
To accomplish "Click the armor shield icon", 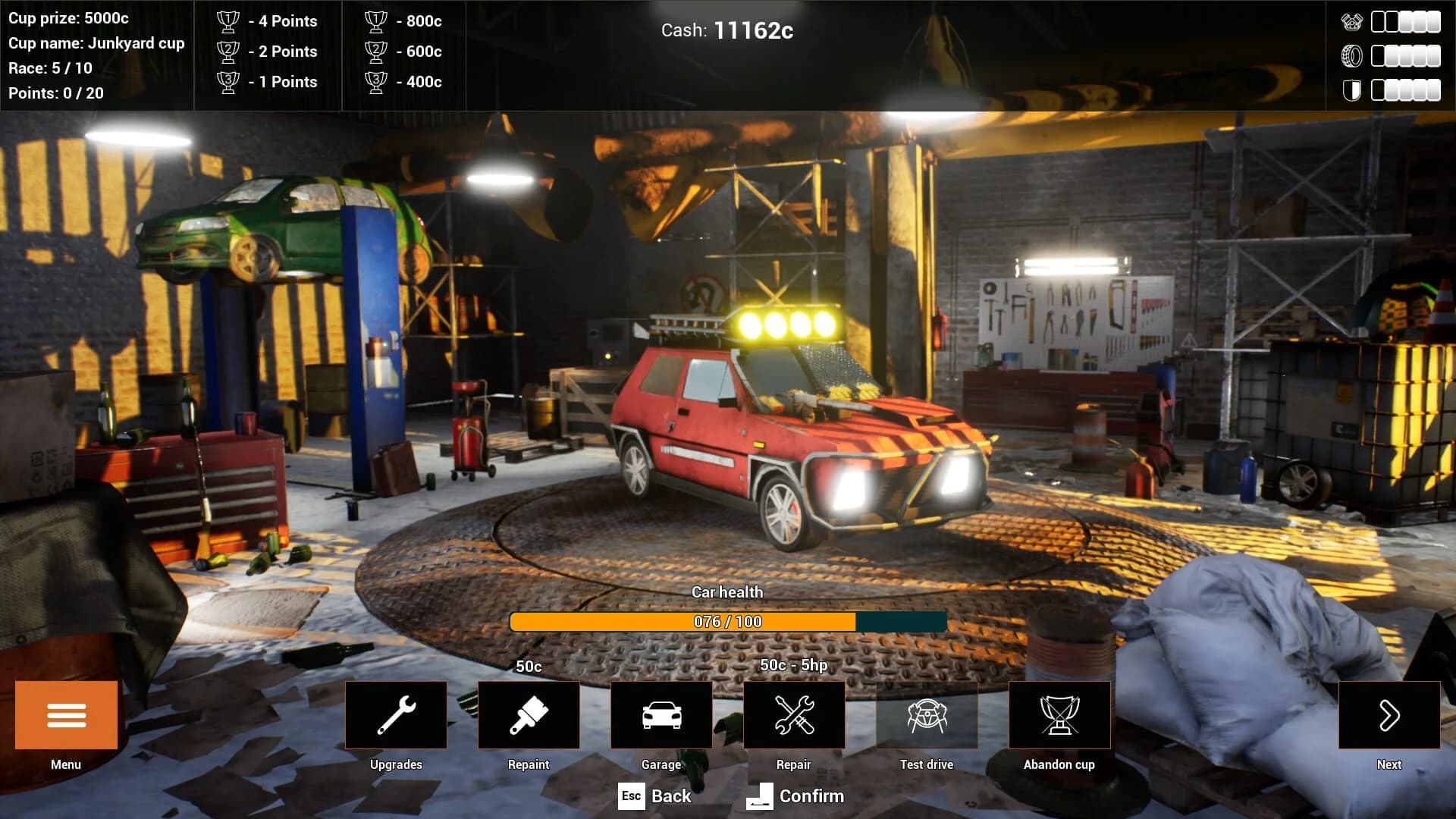I will click(x=1351, y=89).
